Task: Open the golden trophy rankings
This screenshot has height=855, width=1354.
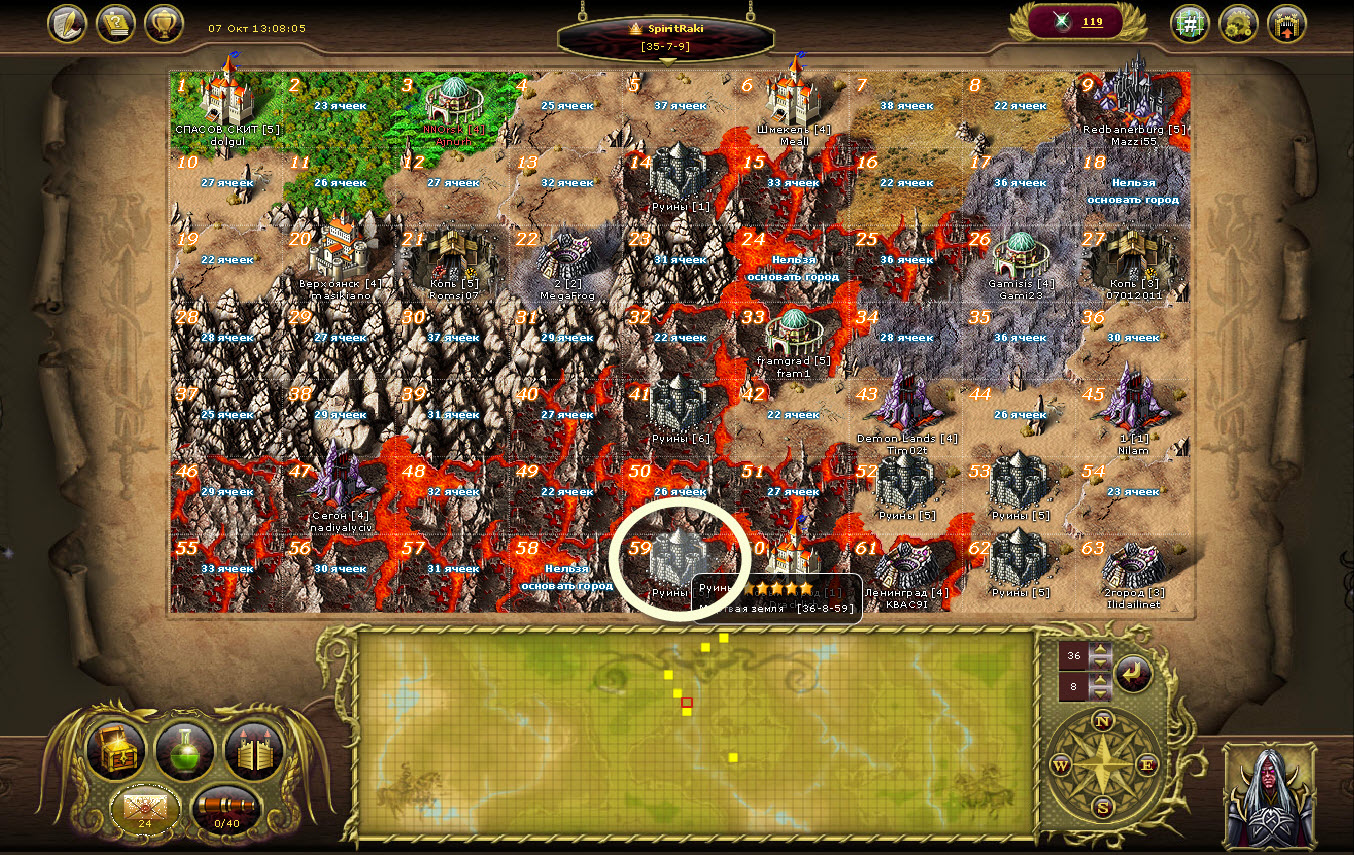Action: pyautogui.click(x=164, y=23)
